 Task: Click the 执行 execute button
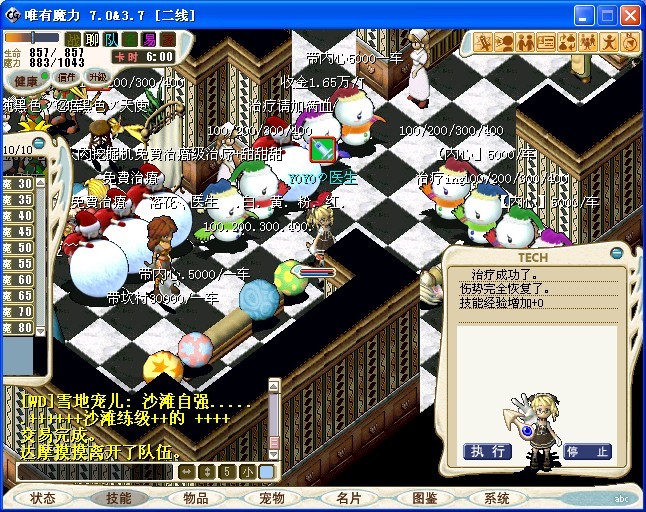pos(487,451)
